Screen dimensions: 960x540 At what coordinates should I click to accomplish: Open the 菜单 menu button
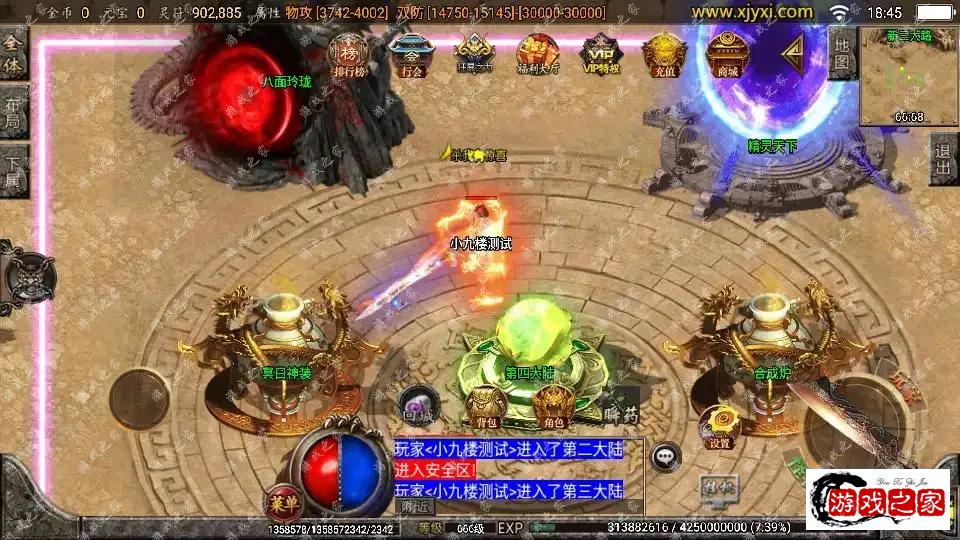[283, 500]
